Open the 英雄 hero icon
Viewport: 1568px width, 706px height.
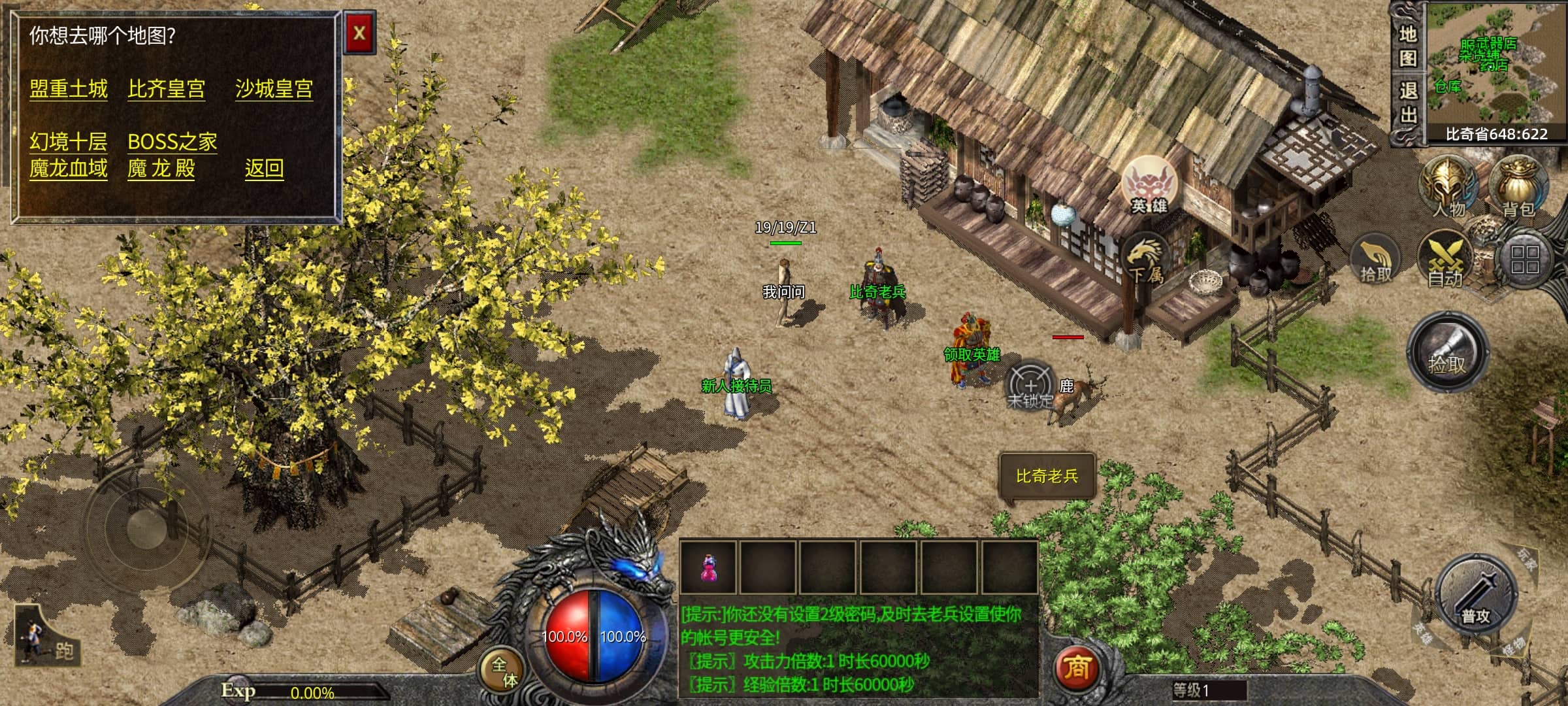(x=1149, y=185)
